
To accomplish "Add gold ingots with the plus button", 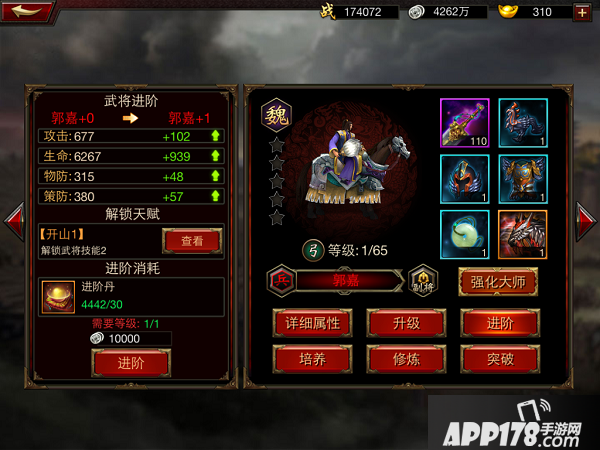I will pos(582,12).
